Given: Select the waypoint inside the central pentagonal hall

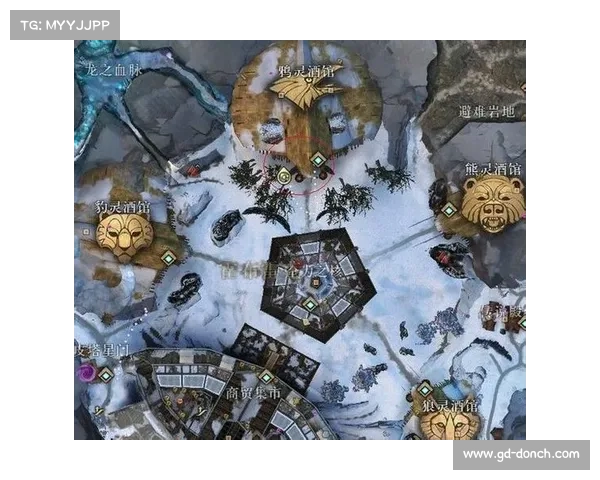Looking at the screenshot, I should click(310, 304).
